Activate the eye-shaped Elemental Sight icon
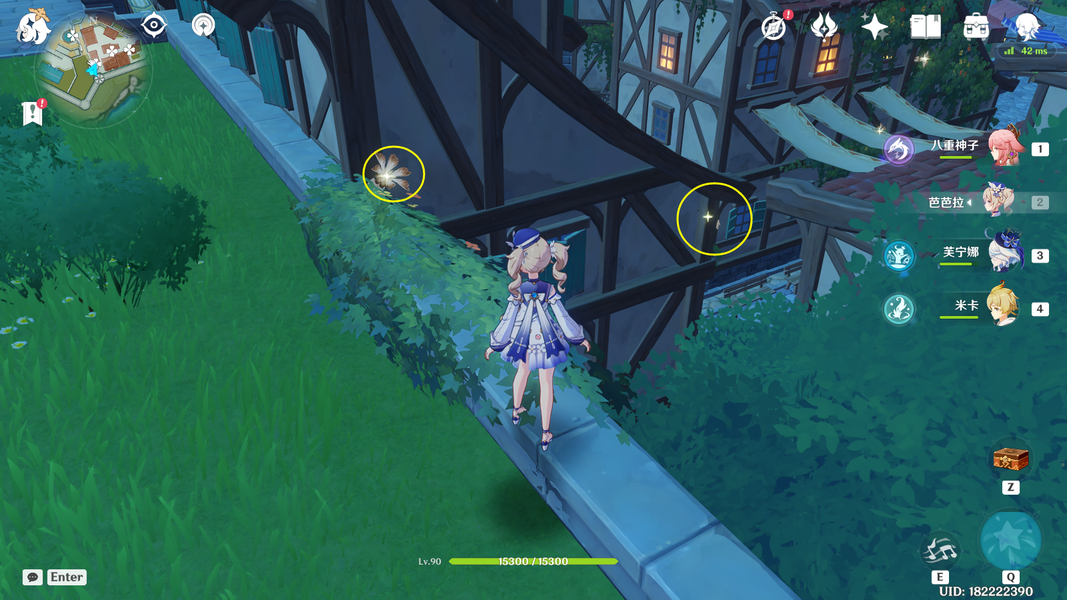This screenshot has height=600, width=1067. pyautogui.click(x=153, y=25)
